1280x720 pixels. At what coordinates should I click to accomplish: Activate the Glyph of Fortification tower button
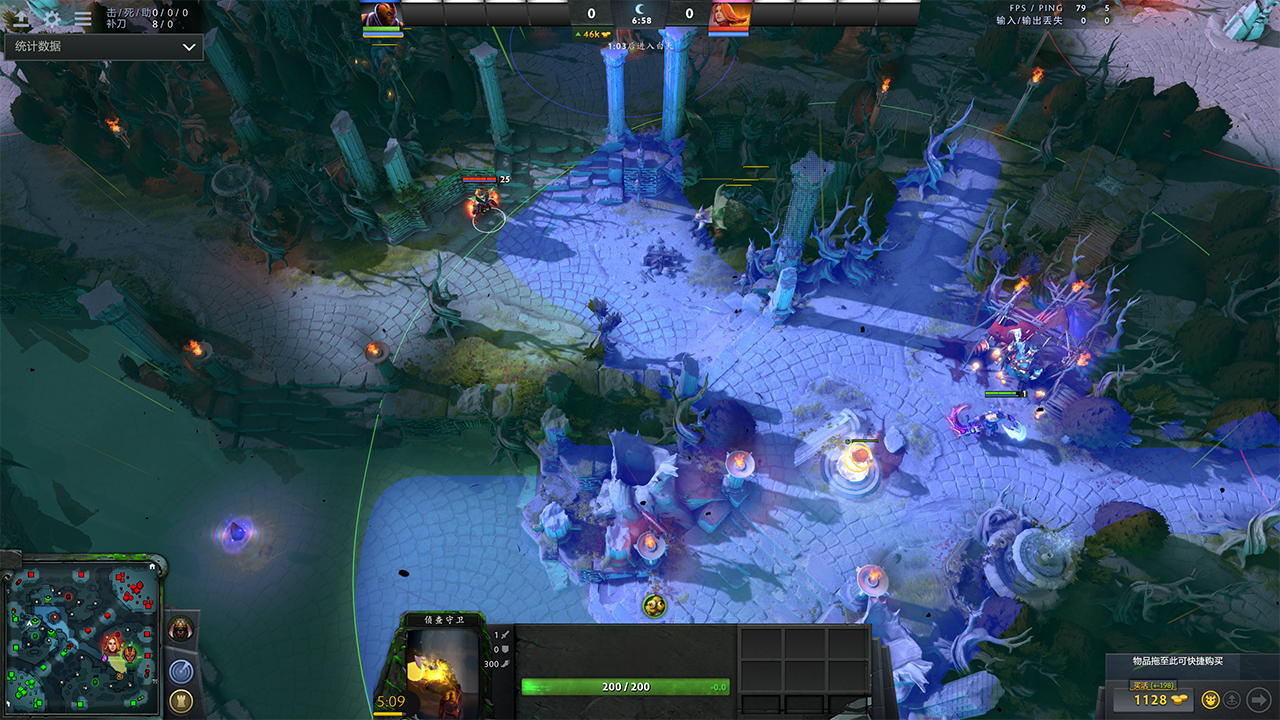(x=181, y=700)
